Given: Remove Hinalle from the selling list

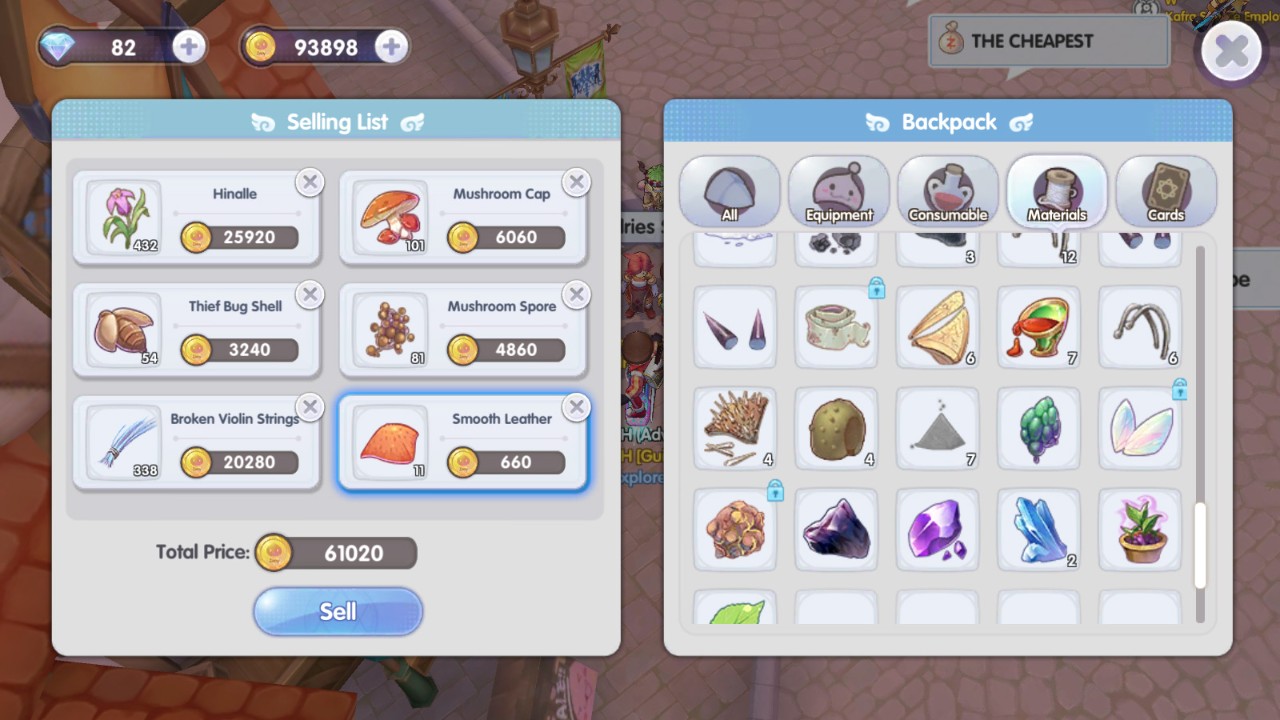Looking at the screenshot, I should 310,182.
